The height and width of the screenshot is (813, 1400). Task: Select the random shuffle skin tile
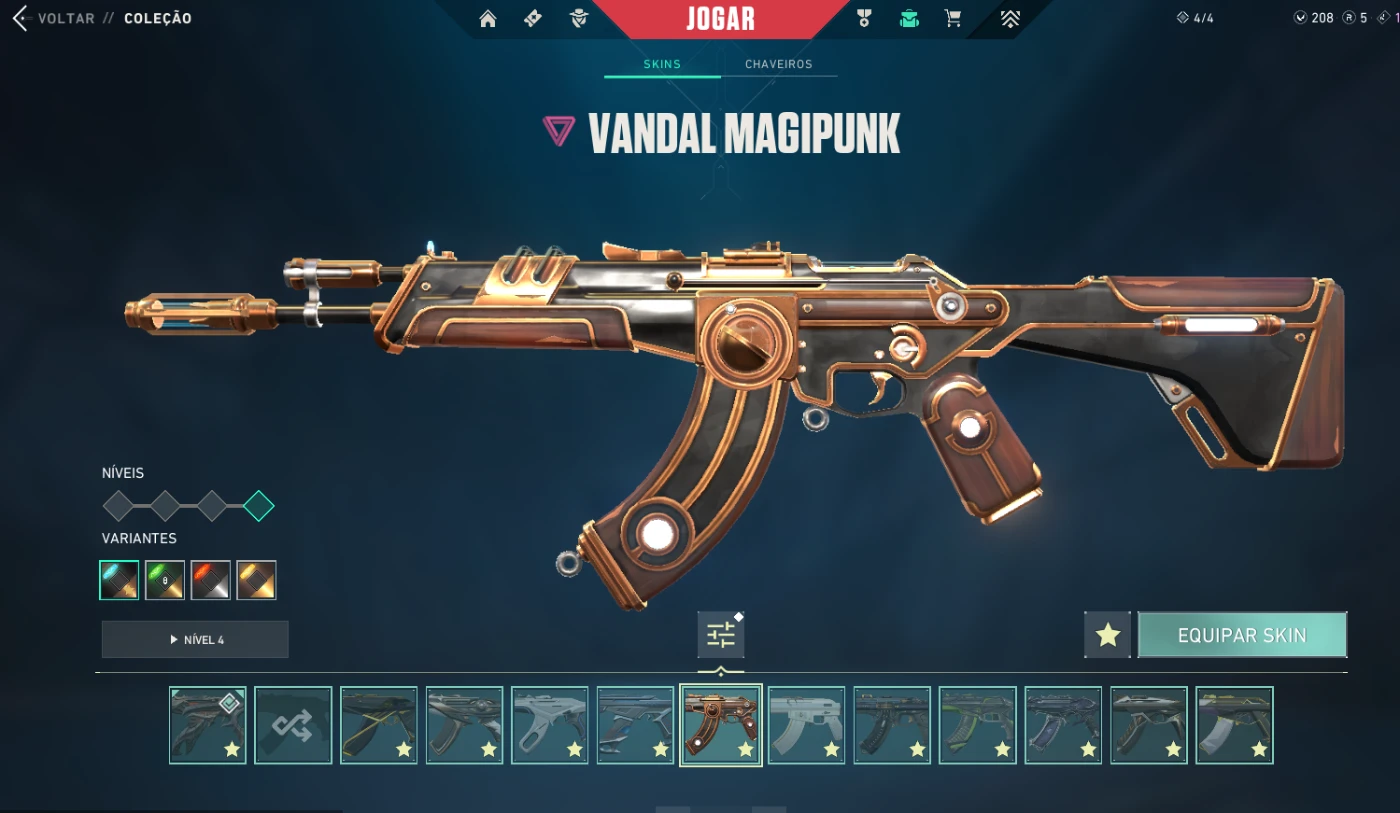293,725
